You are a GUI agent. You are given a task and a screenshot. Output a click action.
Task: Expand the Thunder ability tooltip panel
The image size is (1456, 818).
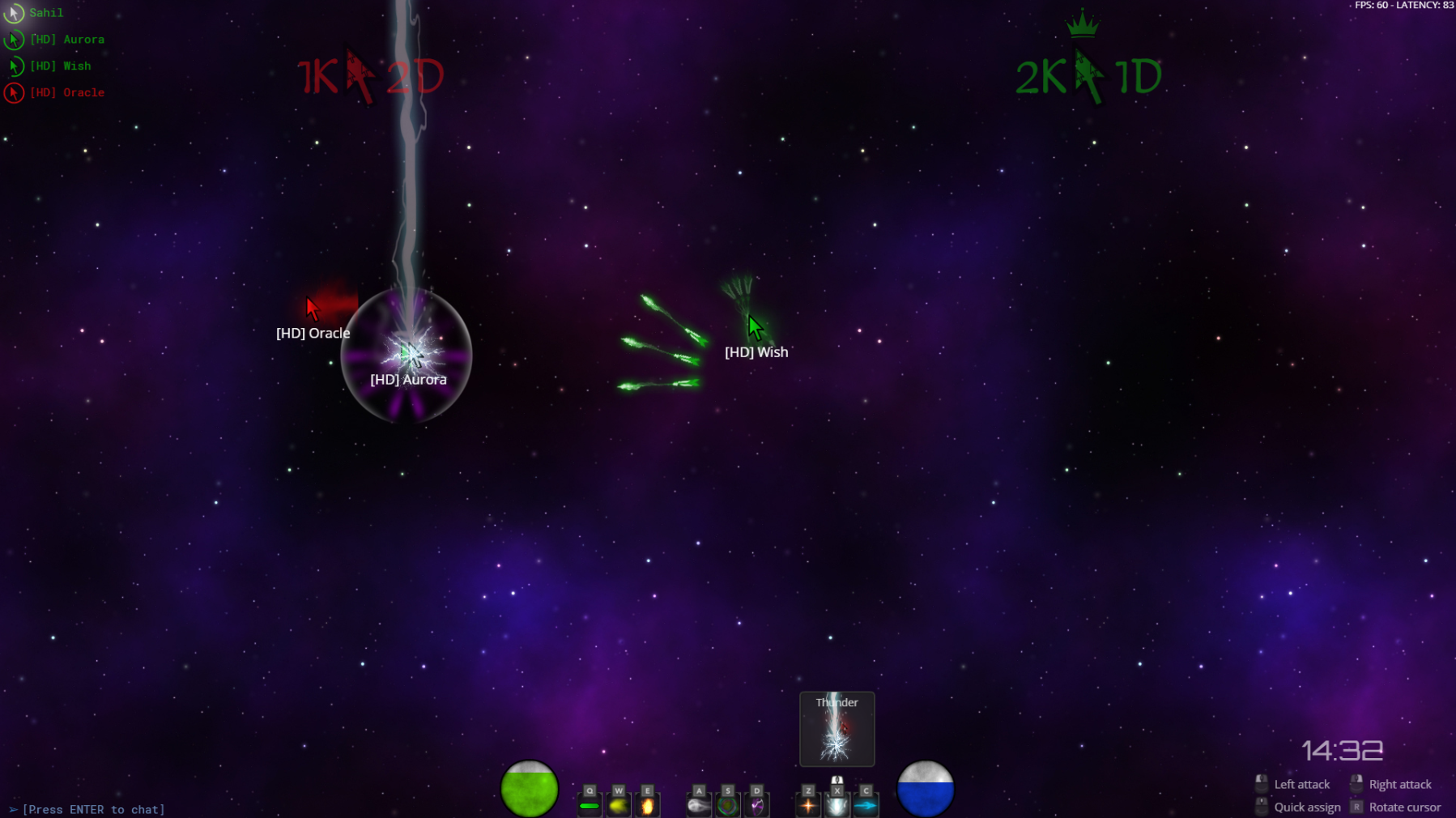tap(836, 728)
